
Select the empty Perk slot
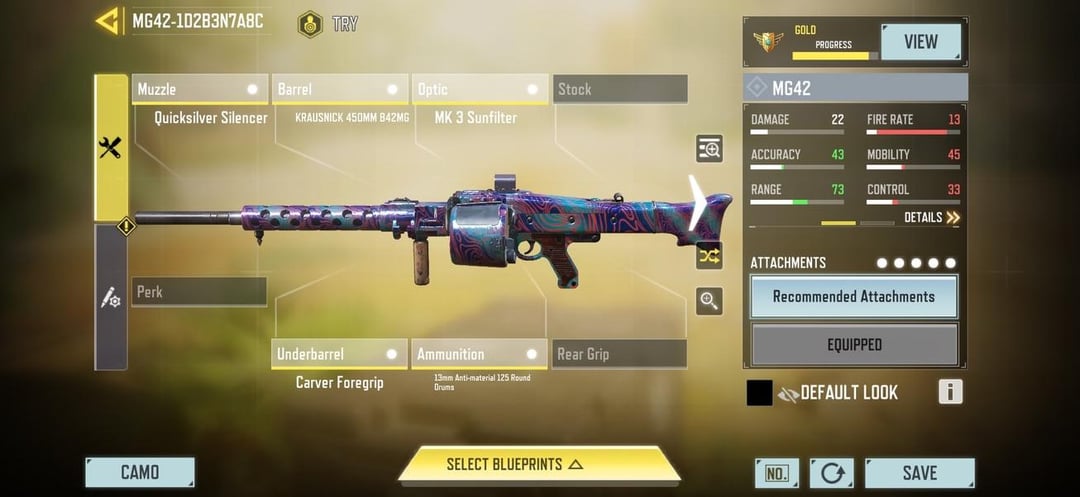[199, 292]
